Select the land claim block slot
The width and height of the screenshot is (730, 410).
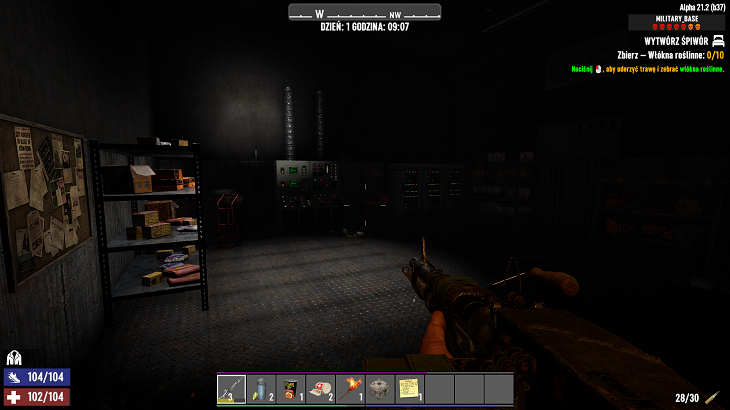(379, 388)
